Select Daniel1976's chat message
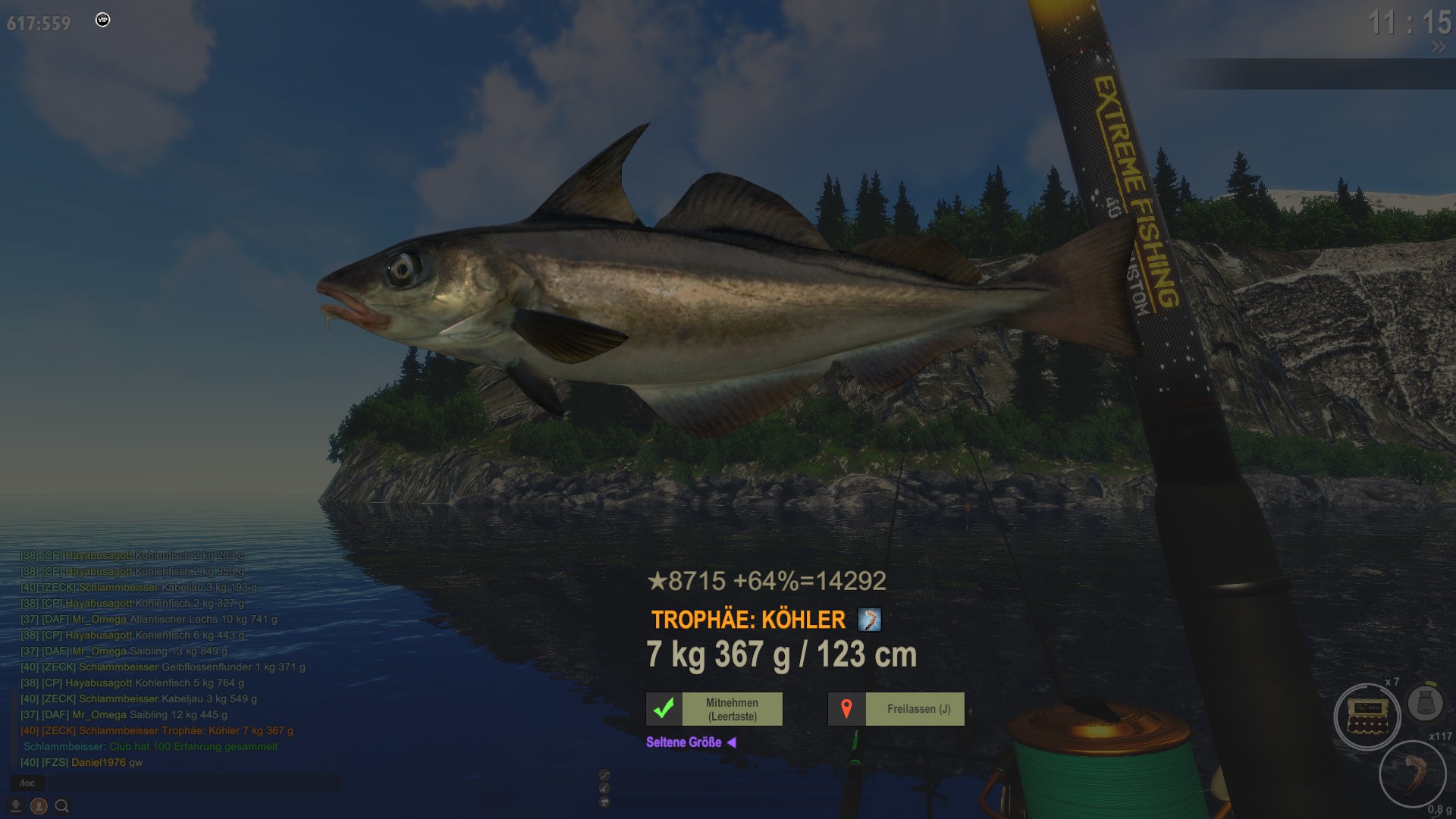1456x819 pixels. point(82,762)
